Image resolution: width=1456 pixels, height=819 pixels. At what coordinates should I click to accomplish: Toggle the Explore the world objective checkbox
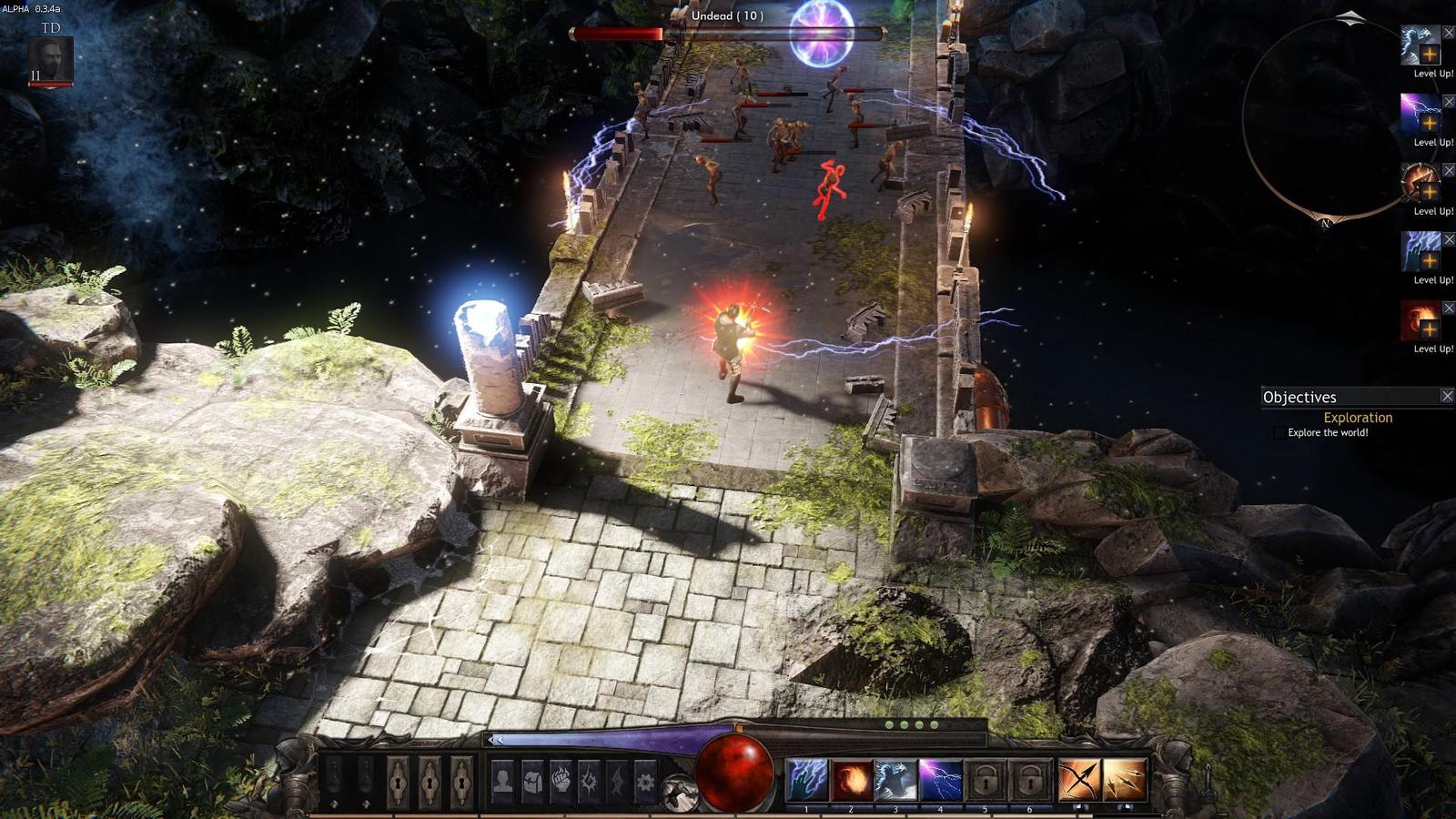1279,433
